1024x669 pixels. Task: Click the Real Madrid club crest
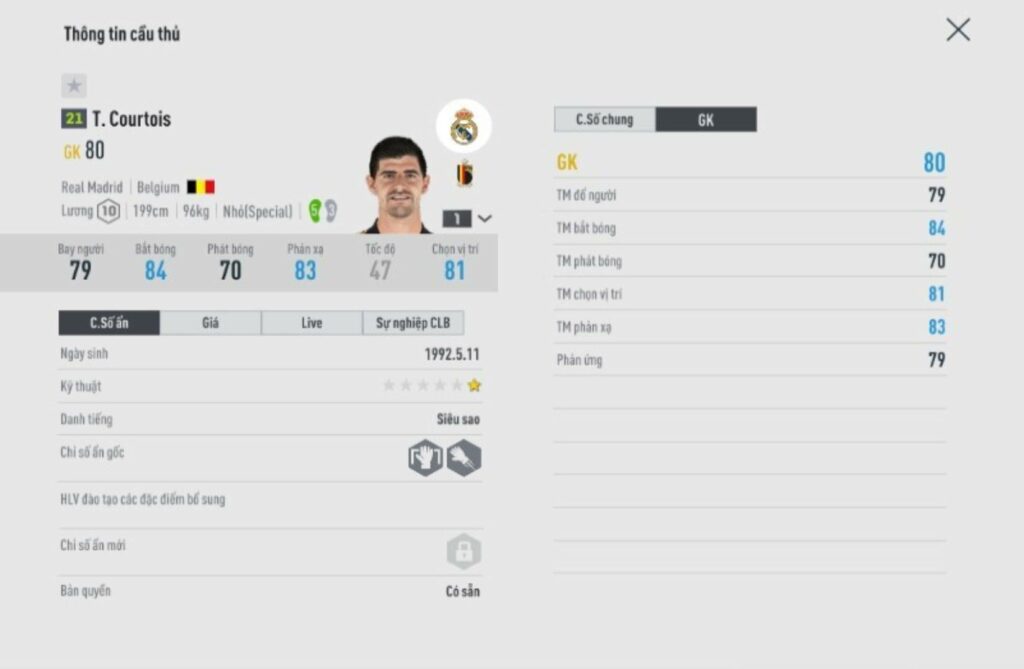[463, 127]
